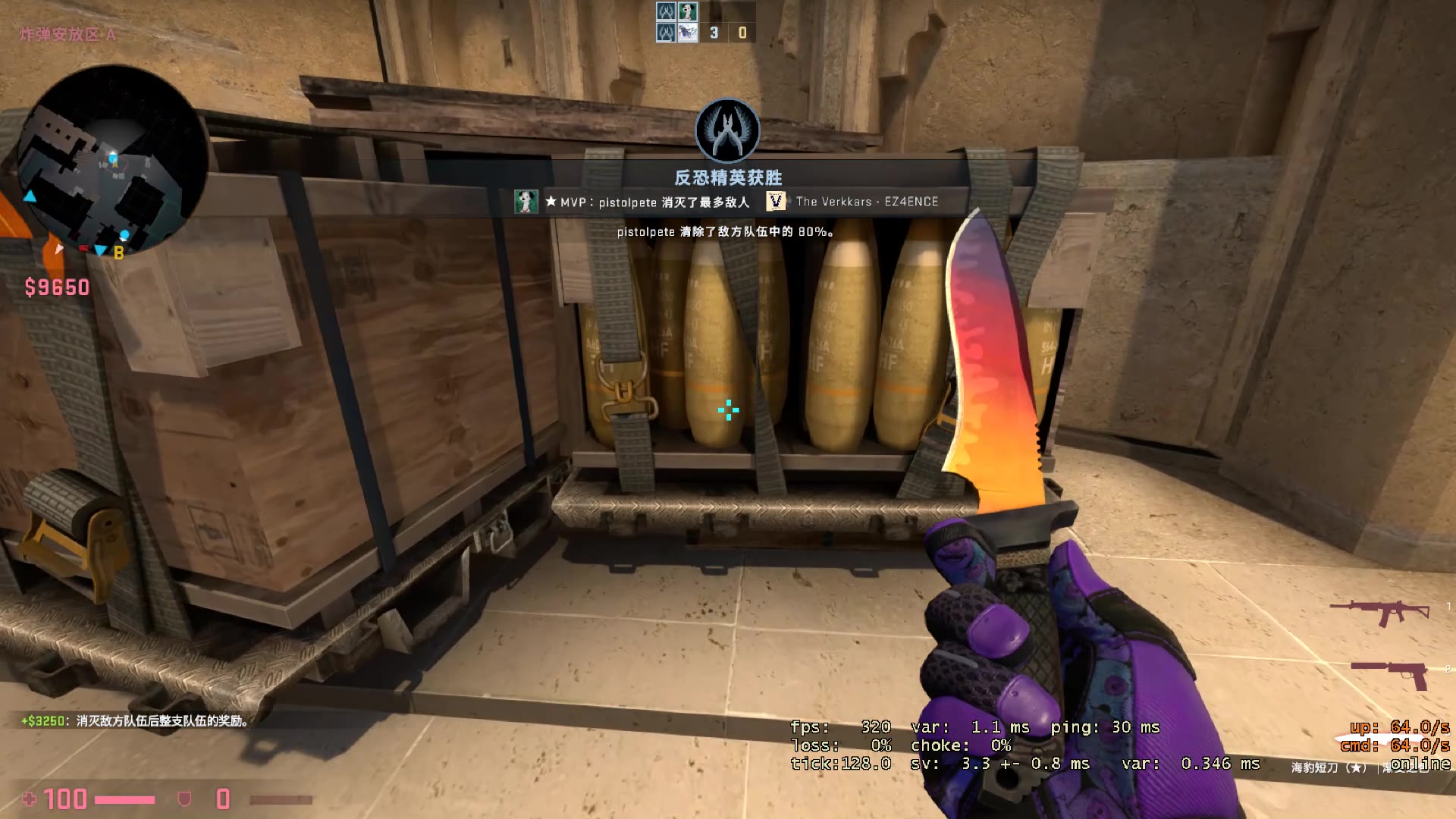Select pistolpete's dog avatar on the scoreboard

[688, 11]
